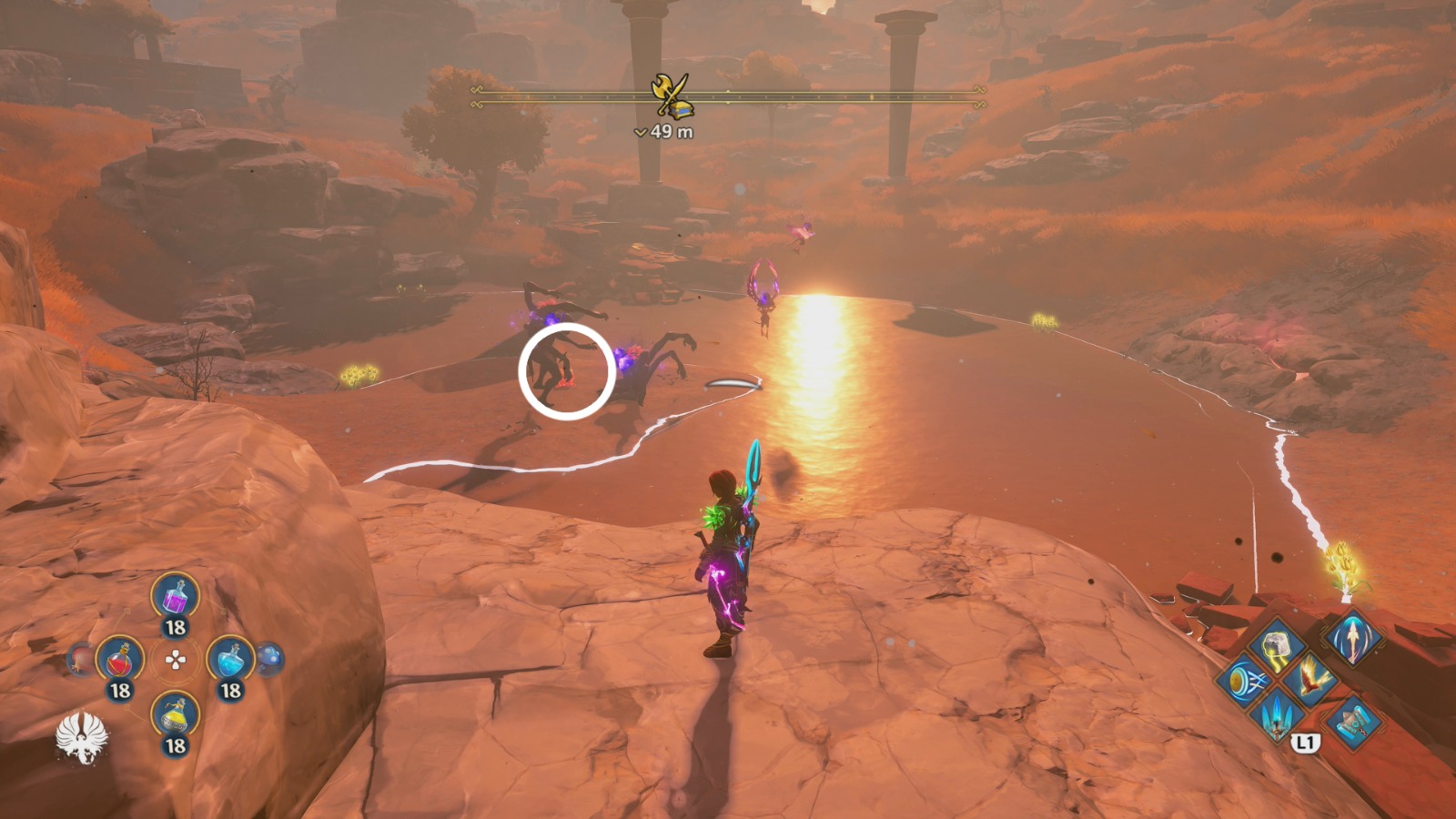Screen dimensions: 1456x819
Task: Activate the phoenix companion ability icon
Action: tap(1311, 680)
